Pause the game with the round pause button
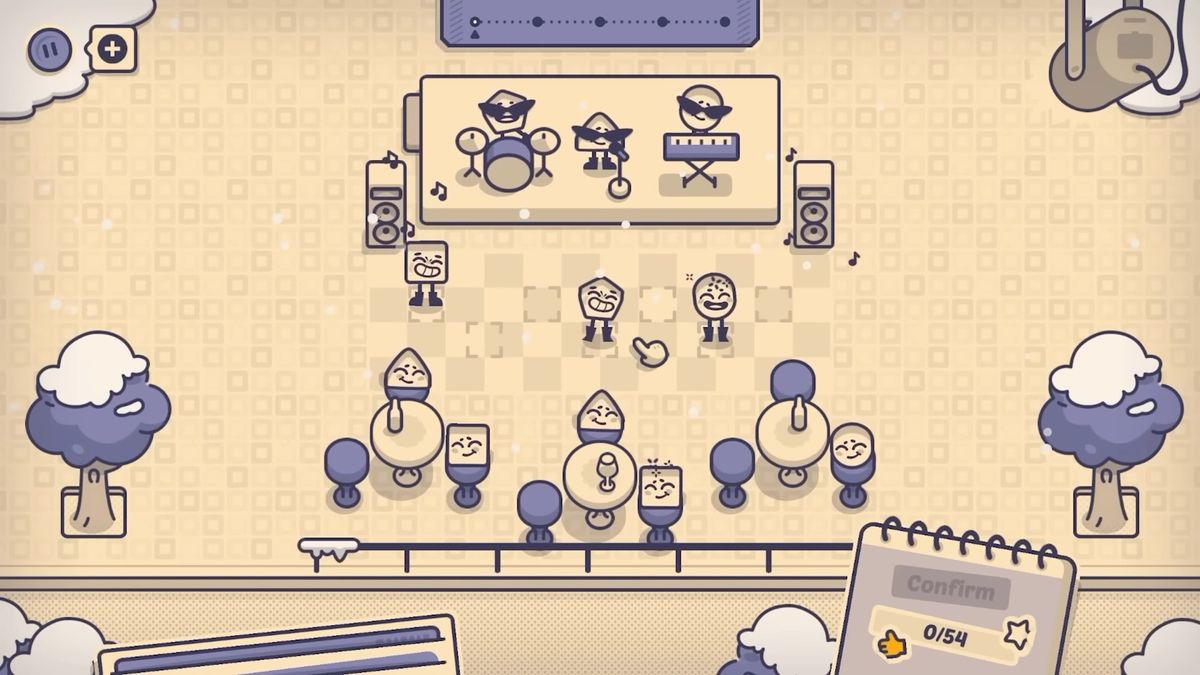Screen dimensions: 1200x675 [x=48, y=48]
